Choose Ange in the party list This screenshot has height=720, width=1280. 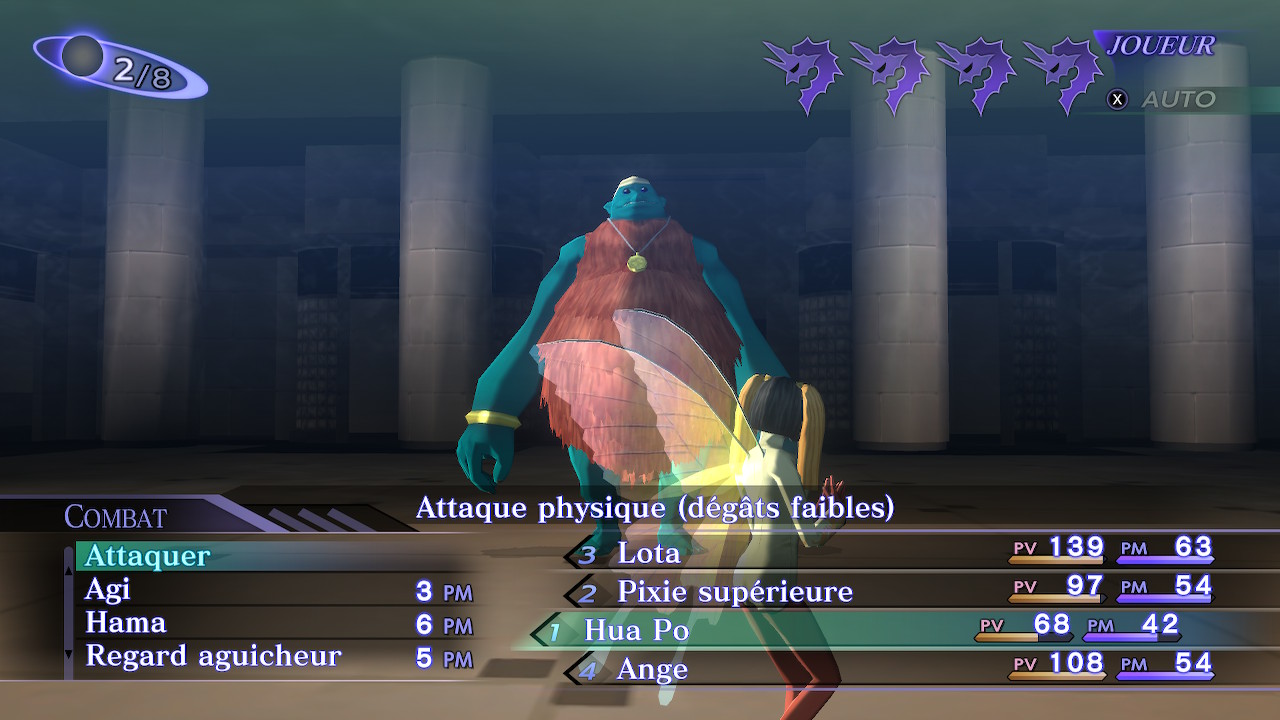pyautogui.click(x=652, y=668)
